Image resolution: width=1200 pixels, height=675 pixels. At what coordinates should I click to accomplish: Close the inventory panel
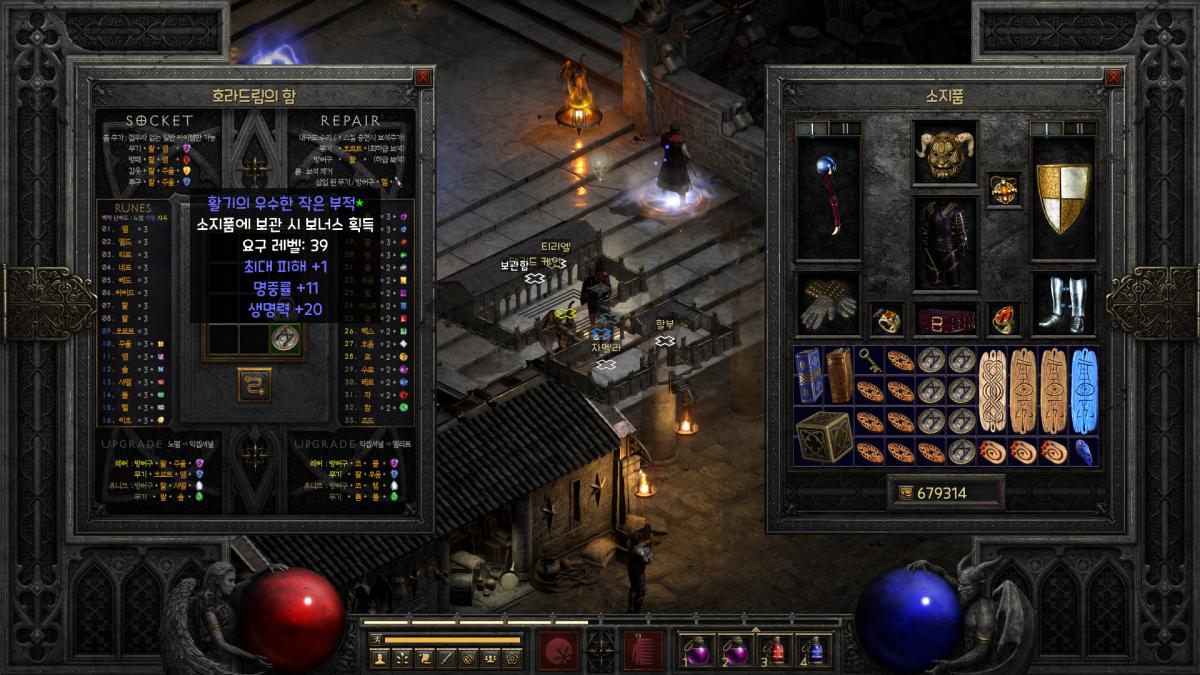1113,77
